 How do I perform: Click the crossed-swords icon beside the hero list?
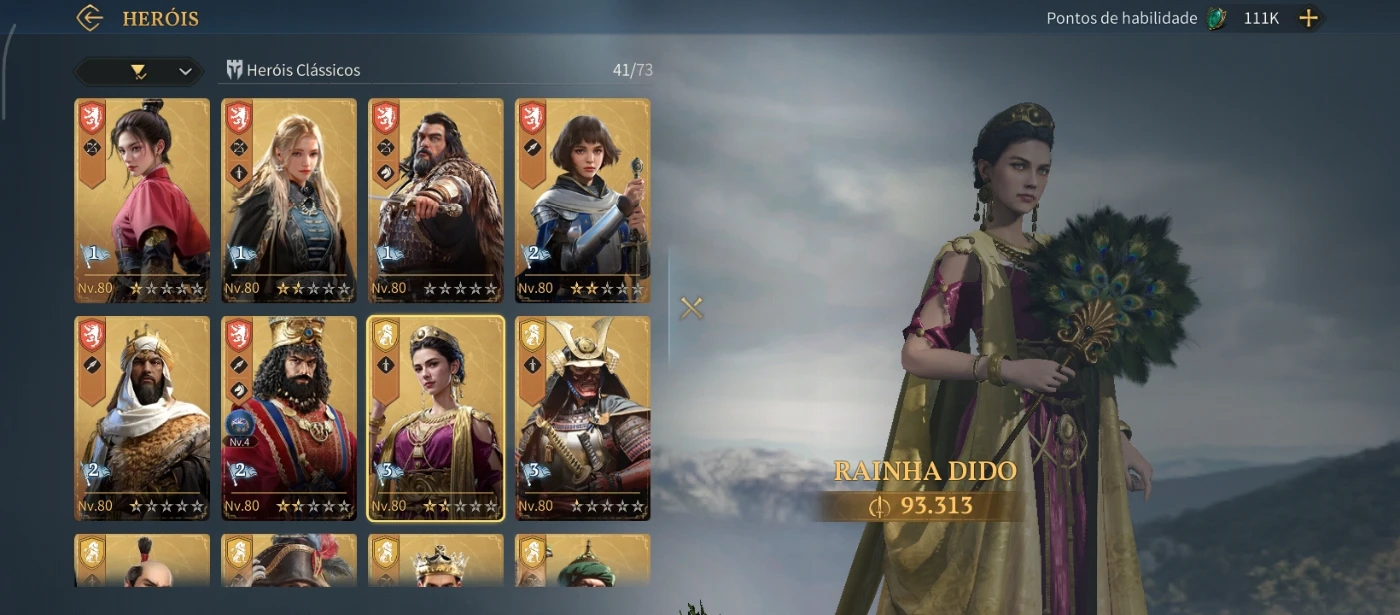pyautogui.click(x=691, y=308)
